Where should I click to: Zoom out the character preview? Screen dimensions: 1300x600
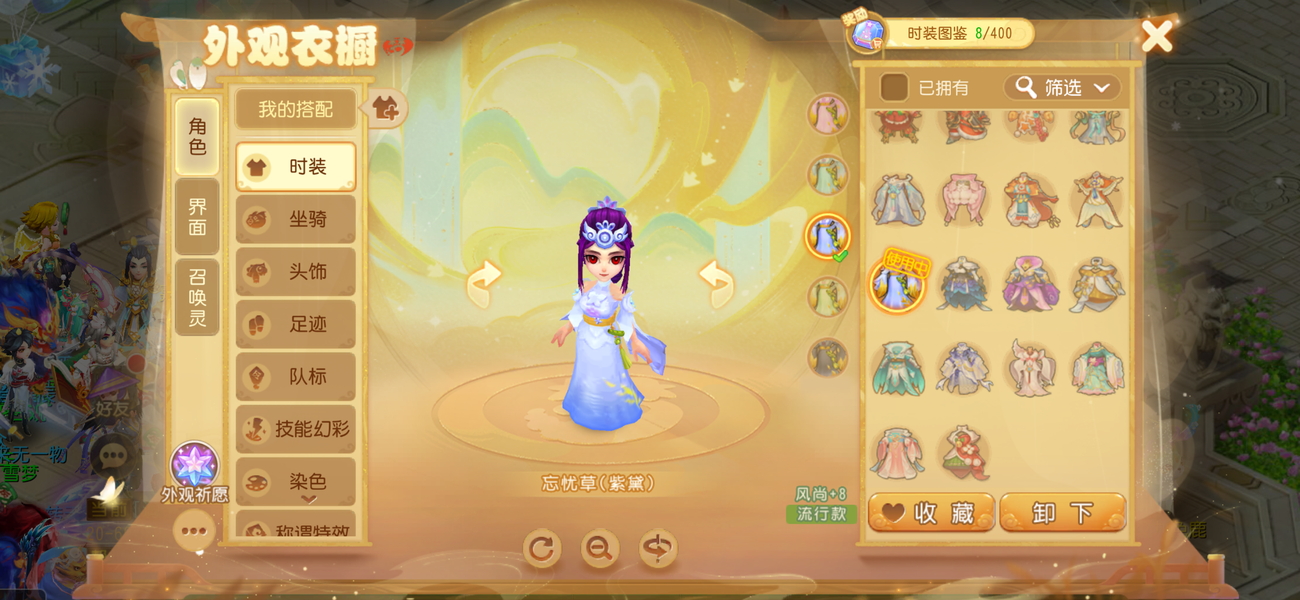600,548
